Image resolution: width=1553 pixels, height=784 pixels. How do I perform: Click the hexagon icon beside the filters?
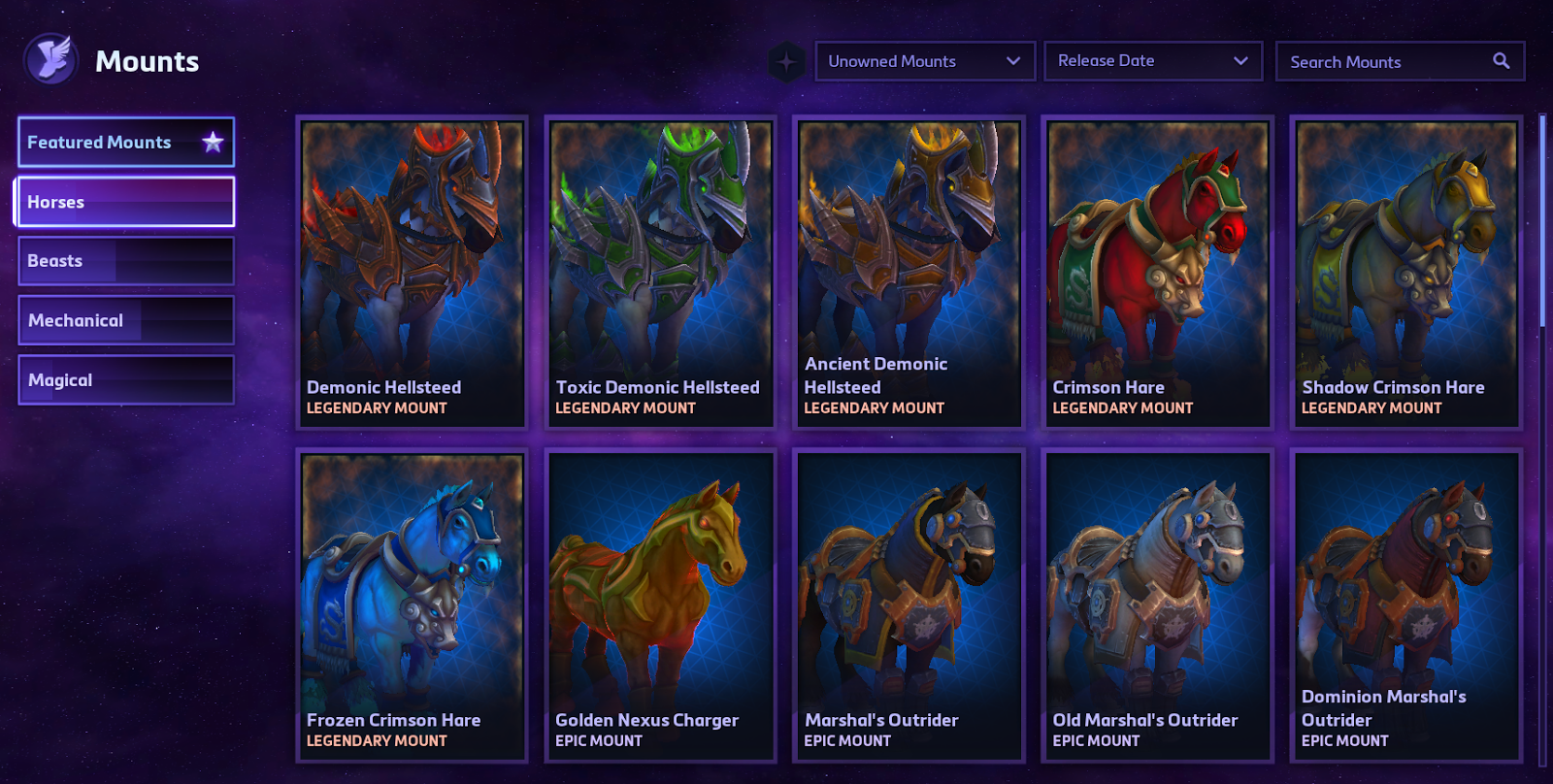[x=786, y=62]
